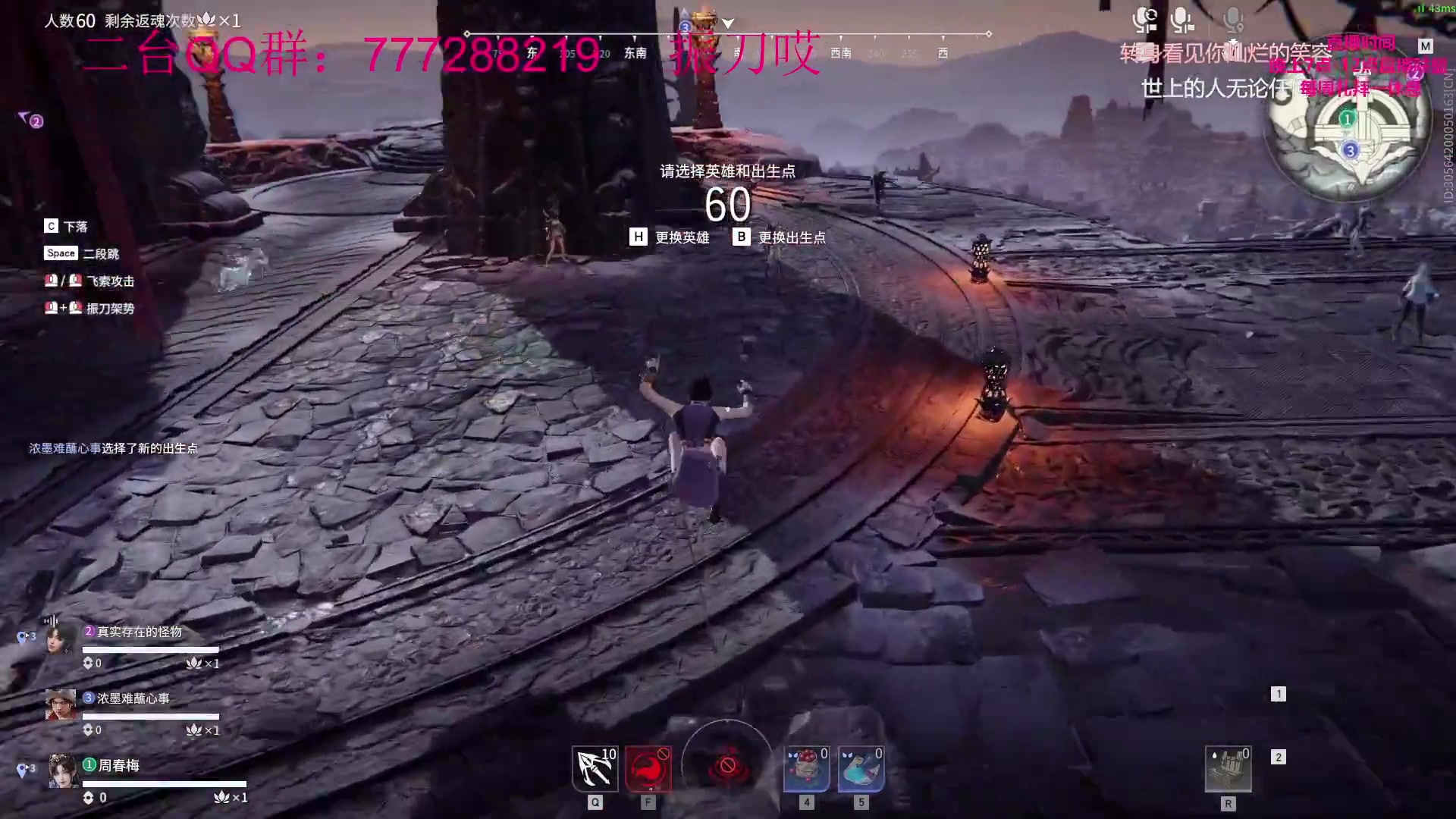Select the repair kit slot
This screenshot has height=819, width=1456.
pos(1228,769)
